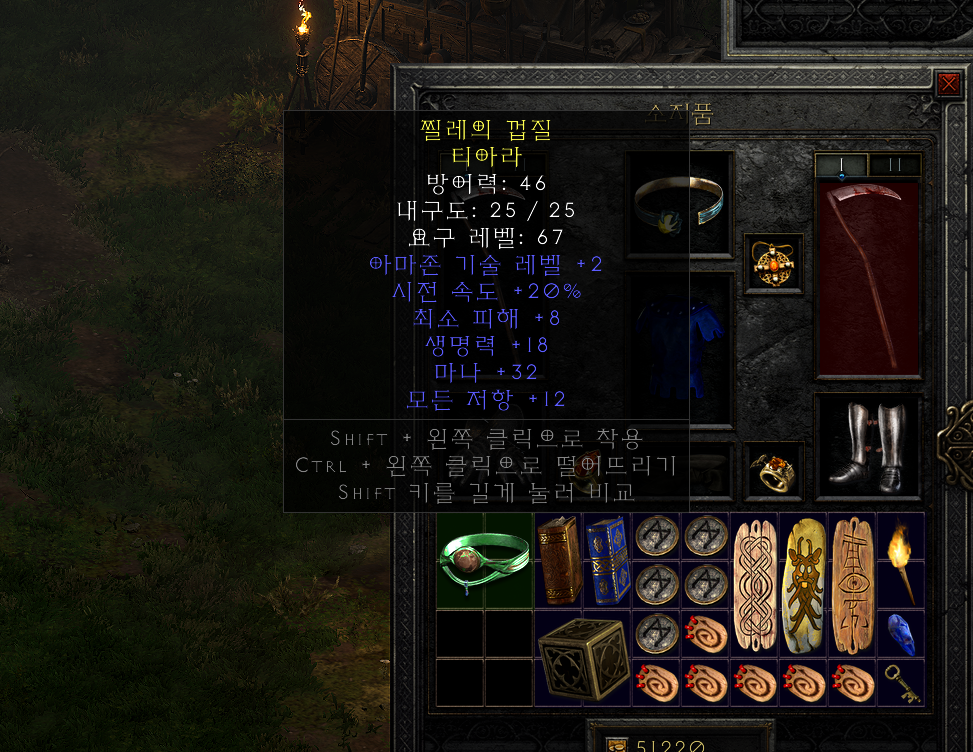The width and height of the screenshot is (973, 752).
Task: Click the gold coin button
Action: [617, 744]
